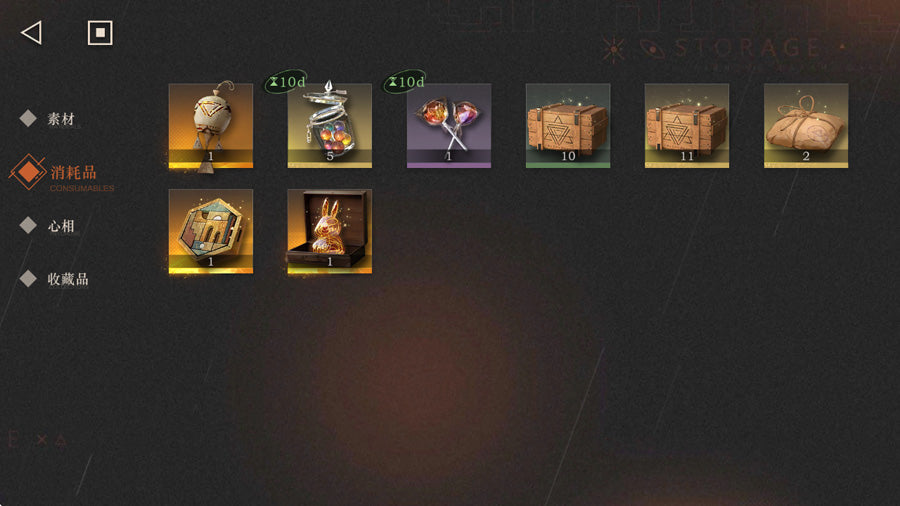Show the 收藏品 collectibles tab

click(67, 279)
